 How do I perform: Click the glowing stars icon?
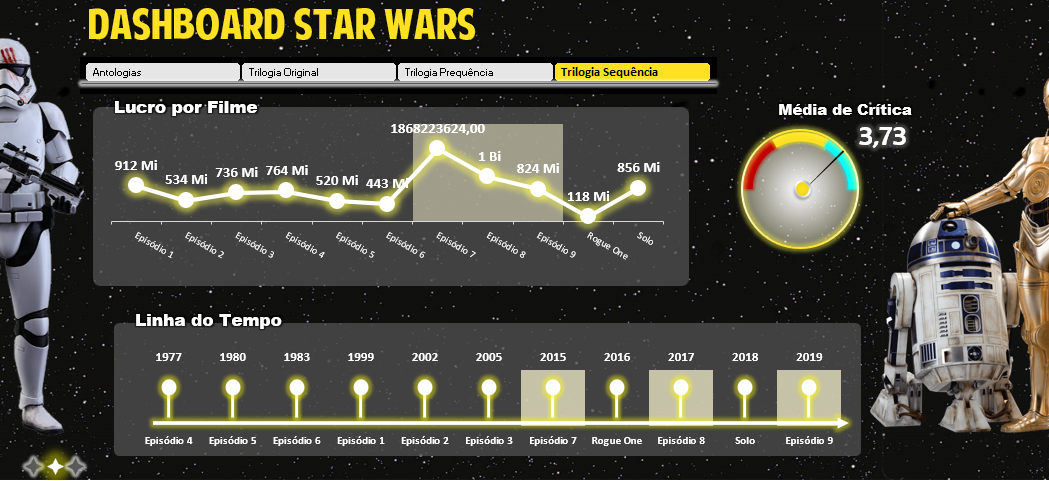pyautogui.click(x=55, y=465)
